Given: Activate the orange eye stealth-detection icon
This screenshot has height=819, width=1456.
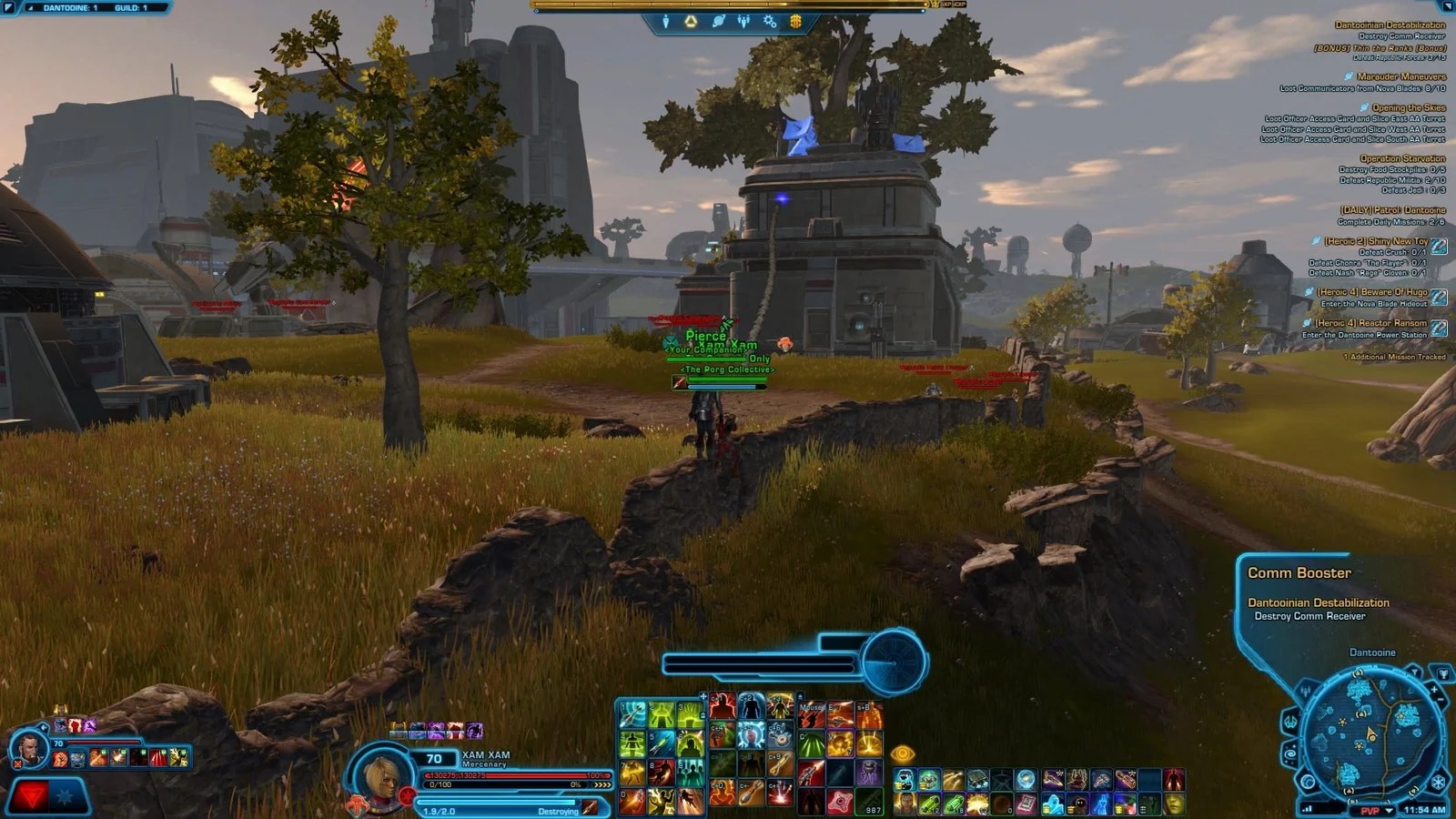Looking at the screenshot, I should click(902, 753).
